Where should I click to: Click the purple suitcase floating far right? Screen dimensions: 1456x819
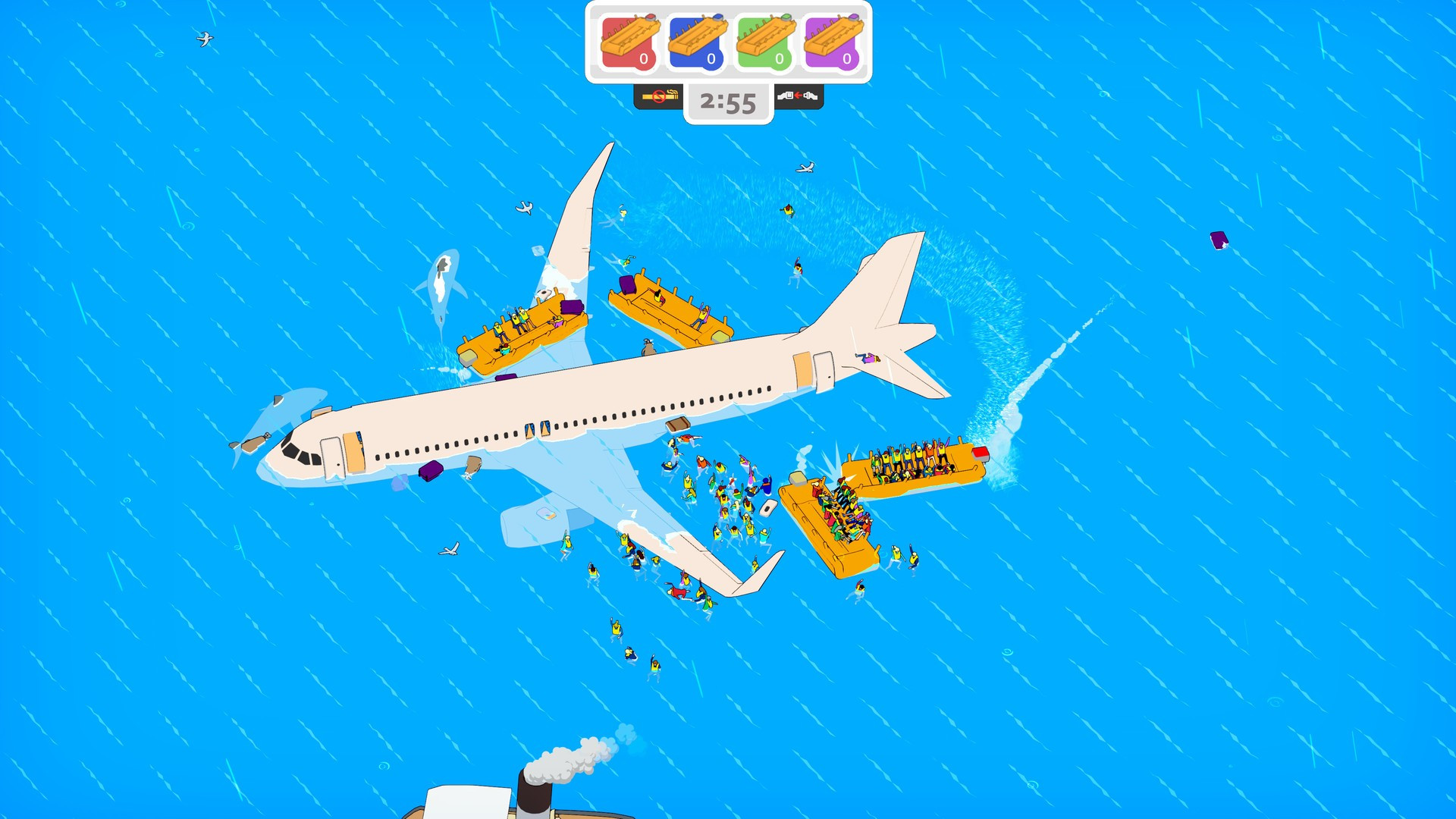pos(1219,241)
